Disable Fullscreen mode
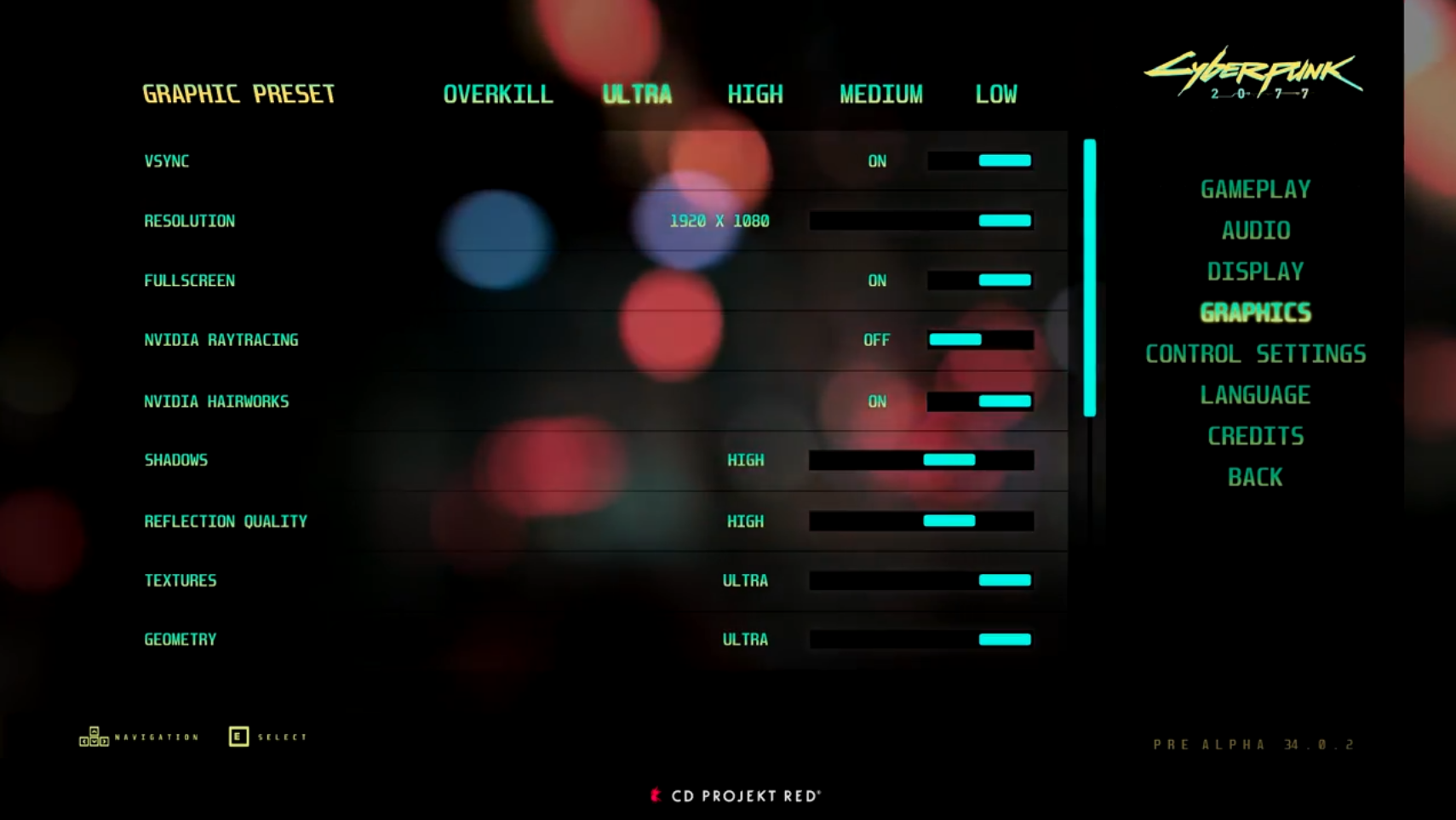The width and height of the screenshot is (1456, 820). point(981,279)
